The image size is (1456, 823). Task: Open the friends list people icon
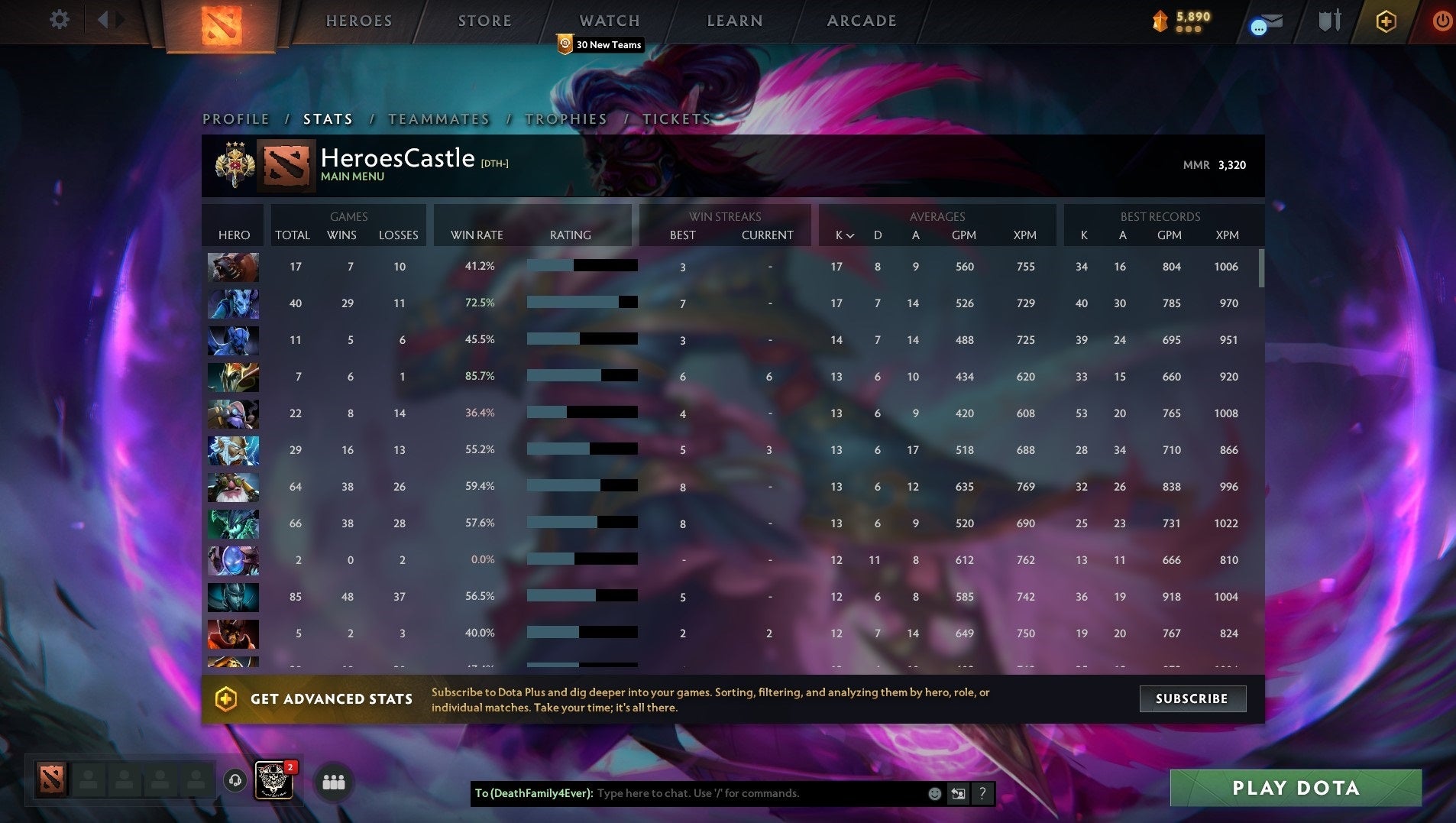pos(334,782)
